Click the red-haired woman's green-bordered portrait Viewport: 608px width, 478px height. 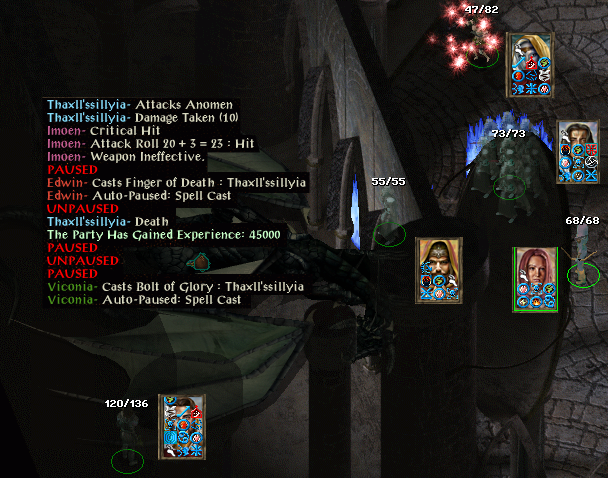(535, 266)
